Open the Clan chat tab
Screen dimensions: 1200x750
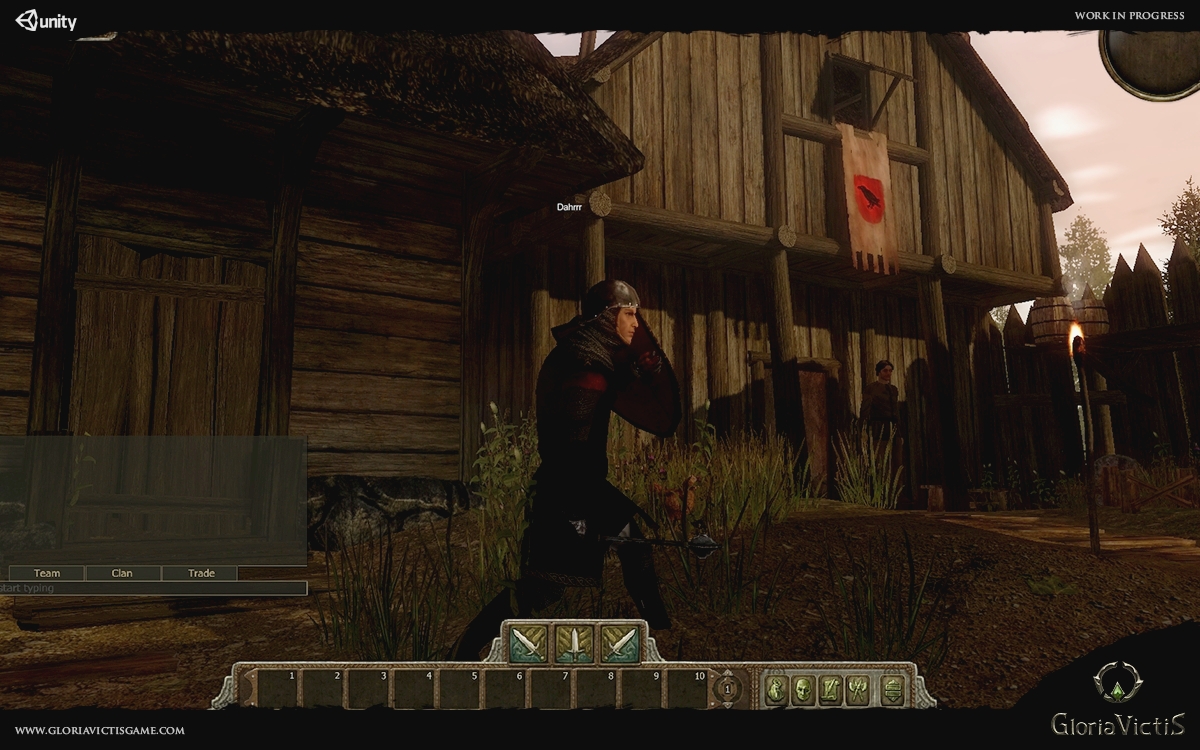pyautogui.click(x=122, y=573)
